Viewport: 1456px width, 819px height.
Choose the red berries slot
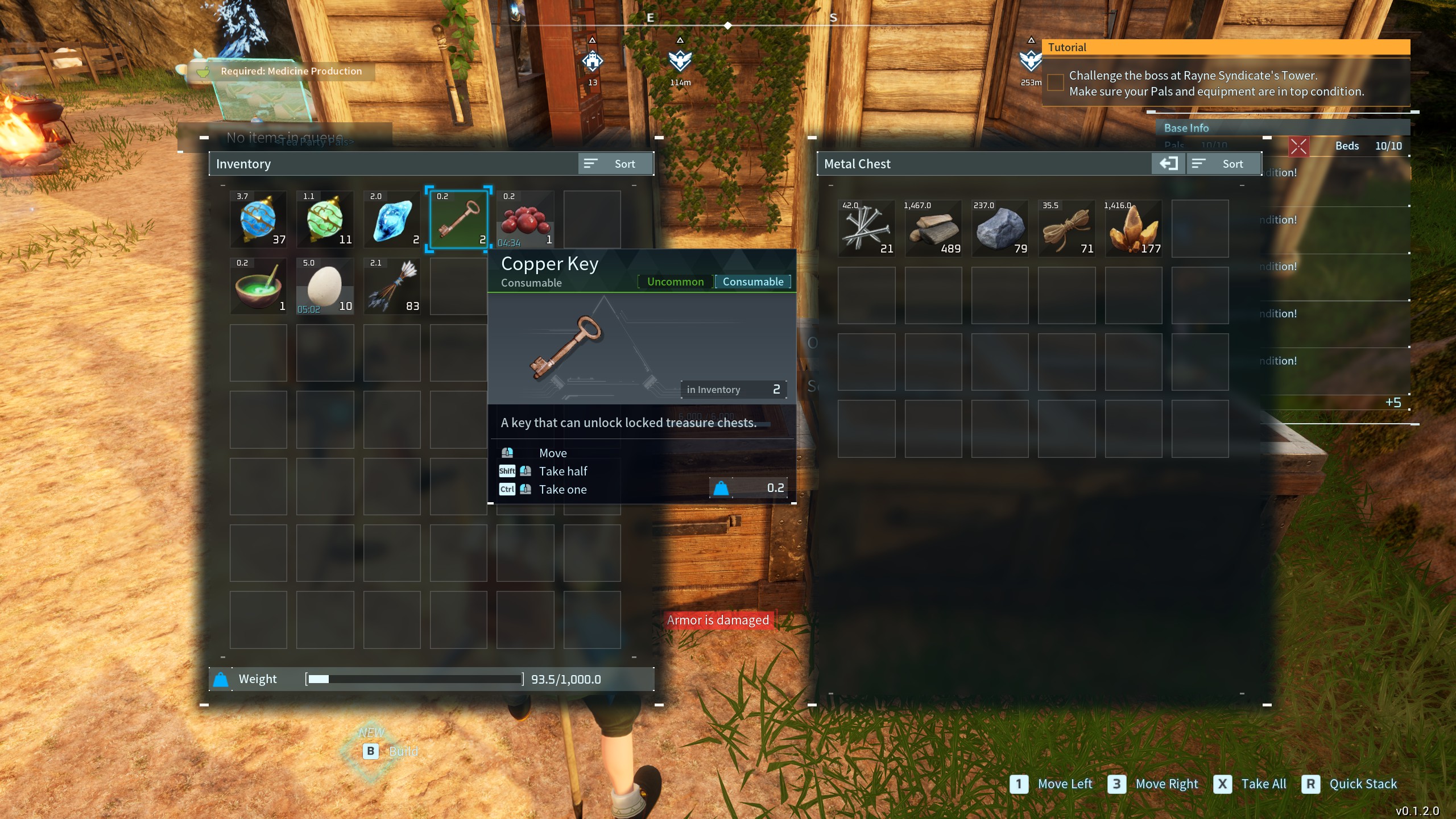(525, 220)
